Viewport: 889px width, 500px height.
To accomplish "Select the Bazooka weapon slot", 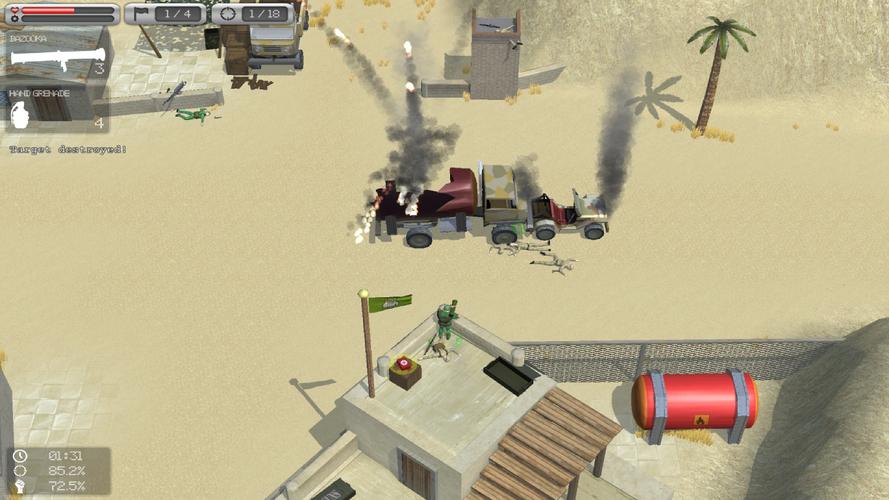I will coord(55,55).
